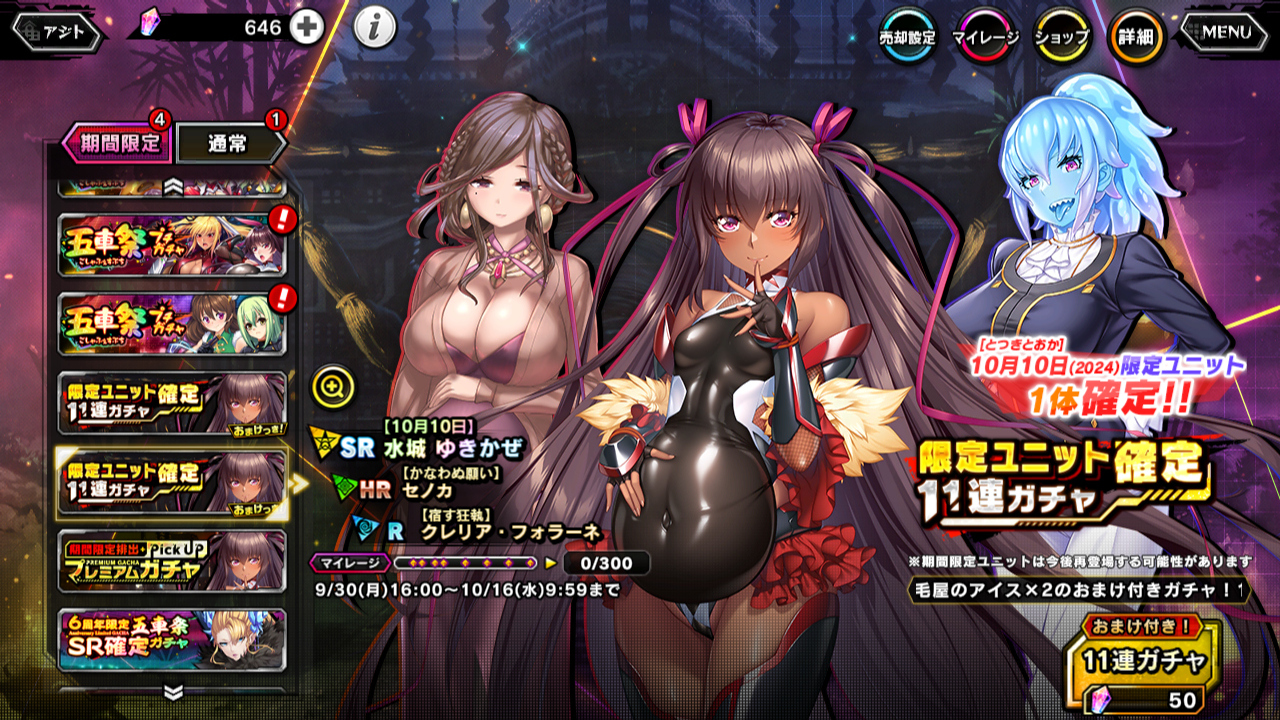The width and height of the screenshot is (1280, 720).
Task: Switch to the 通常 tab
Action: pyautogui.click(x=230, y=143)
